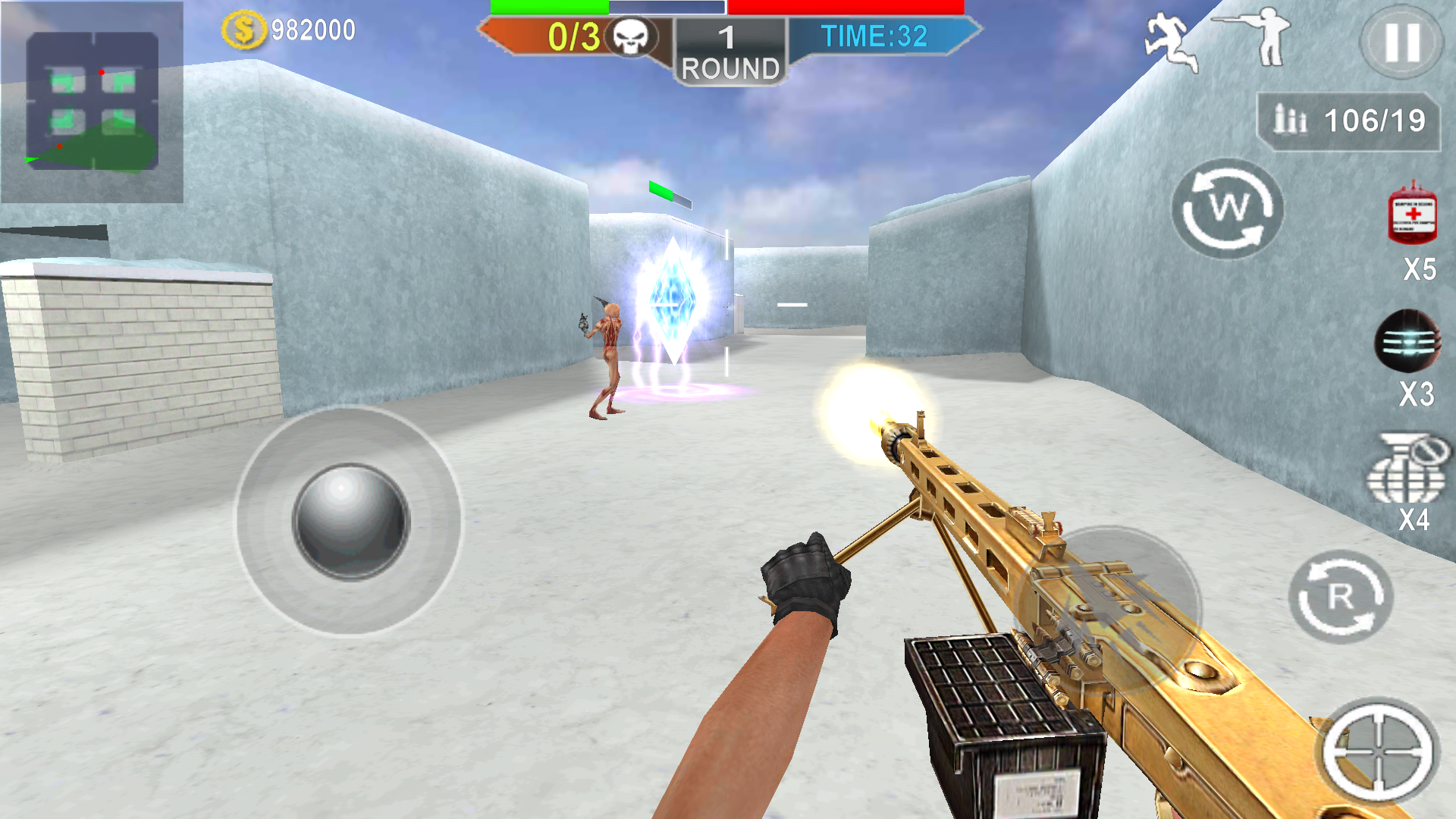Activate the dark orb item

click(1407, 342)
